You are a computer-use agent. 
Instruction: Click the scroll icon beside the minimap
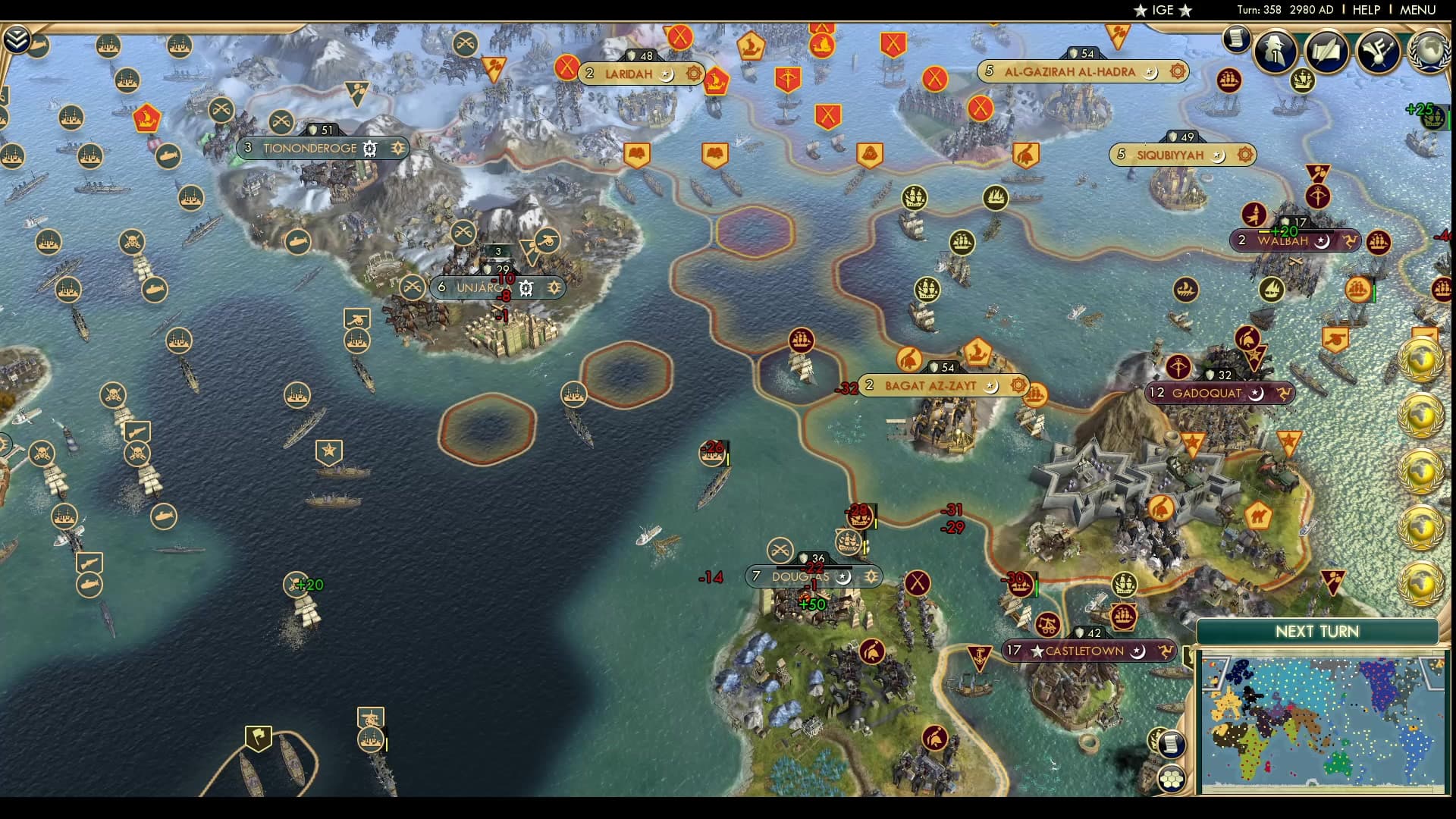1171,744
